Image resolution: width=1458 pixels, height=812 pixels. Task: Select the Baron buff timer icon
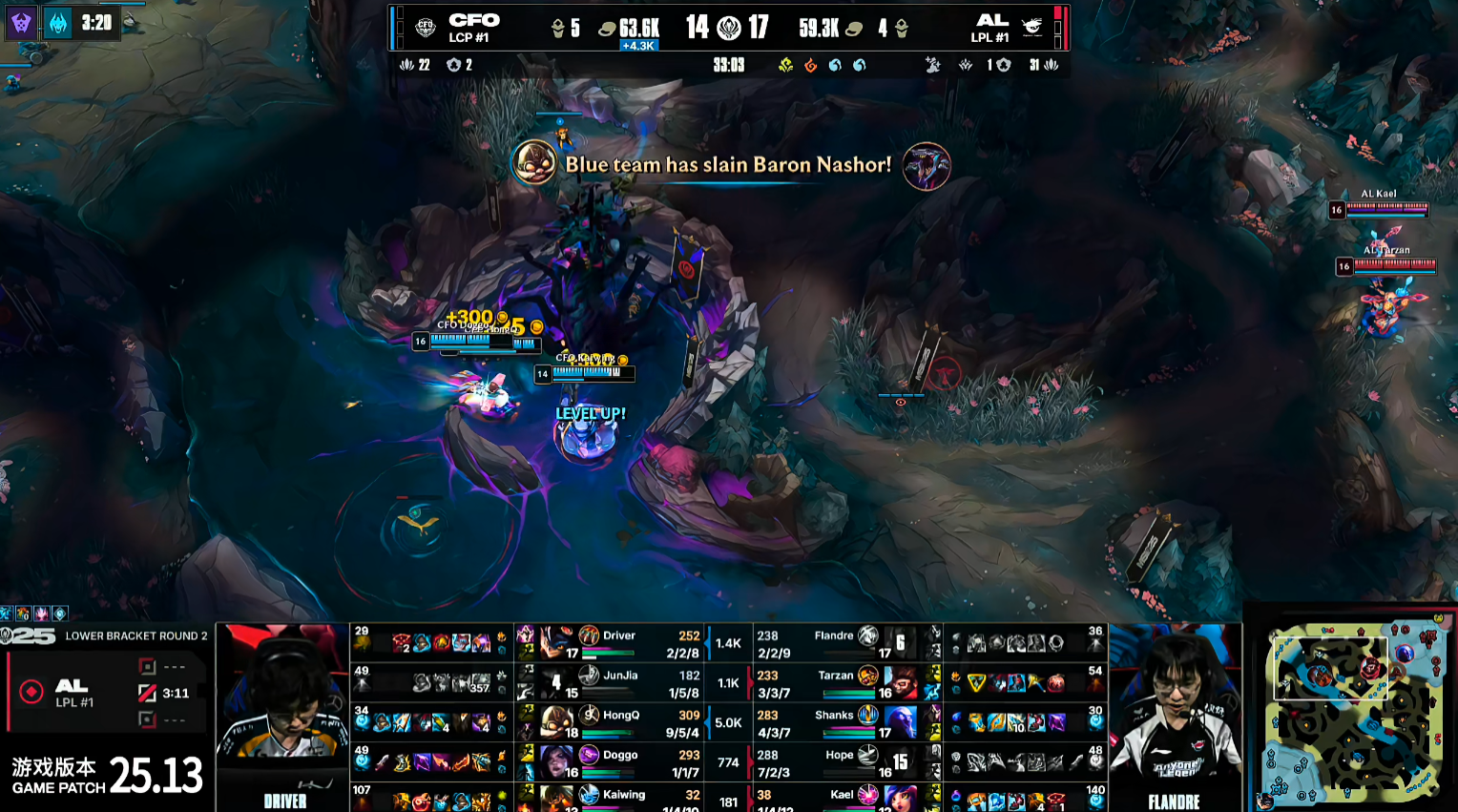pyautogui.click(x=58, y=22)
